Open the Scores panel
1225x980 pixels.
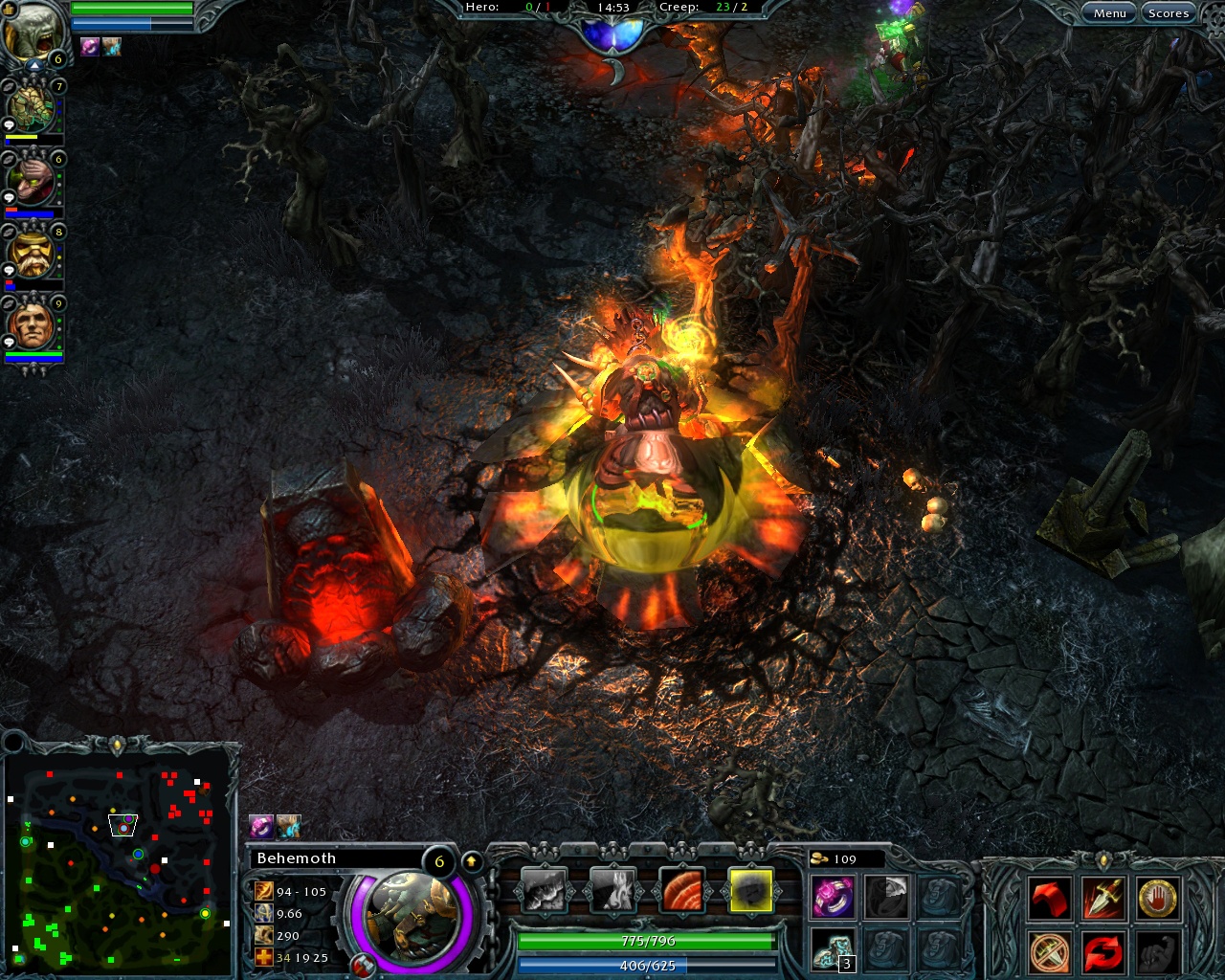point(1169,12)
